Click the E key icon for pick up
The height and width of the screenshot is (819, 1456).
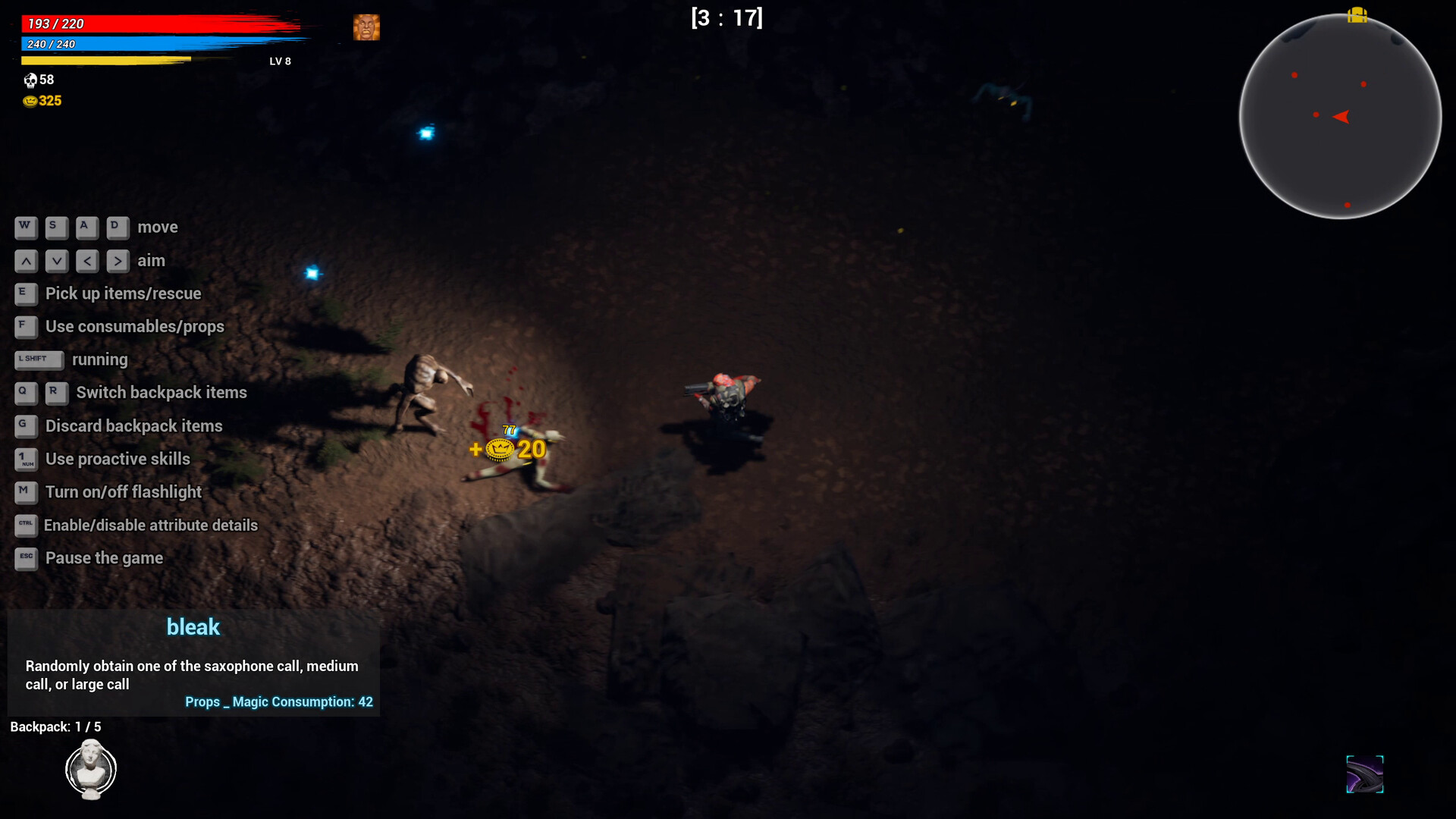[x=25, y=294]
